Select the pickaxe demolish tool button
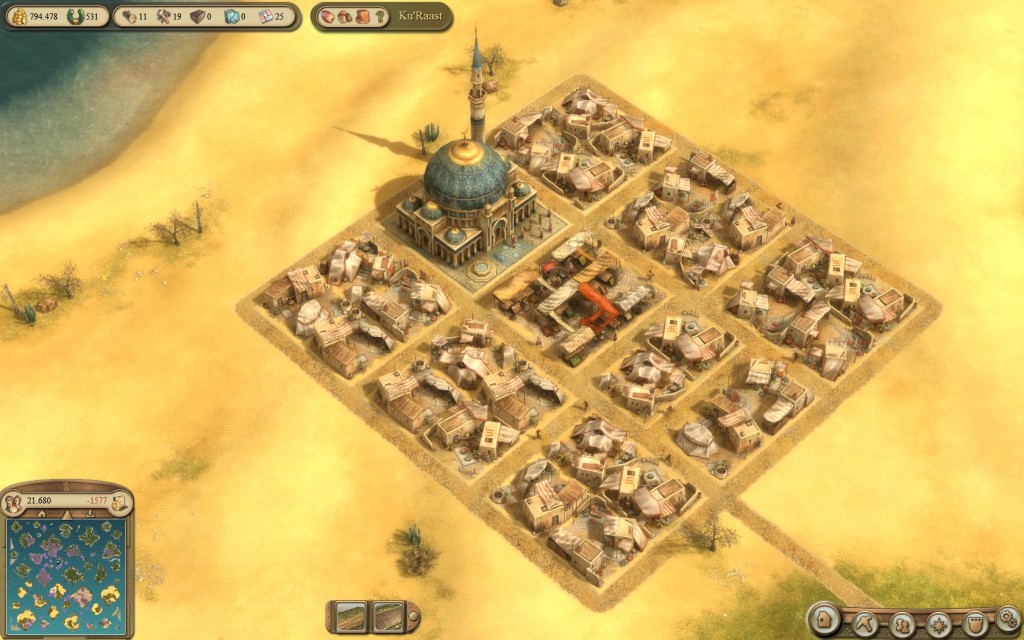1024x640 pixels. (864, 624)
